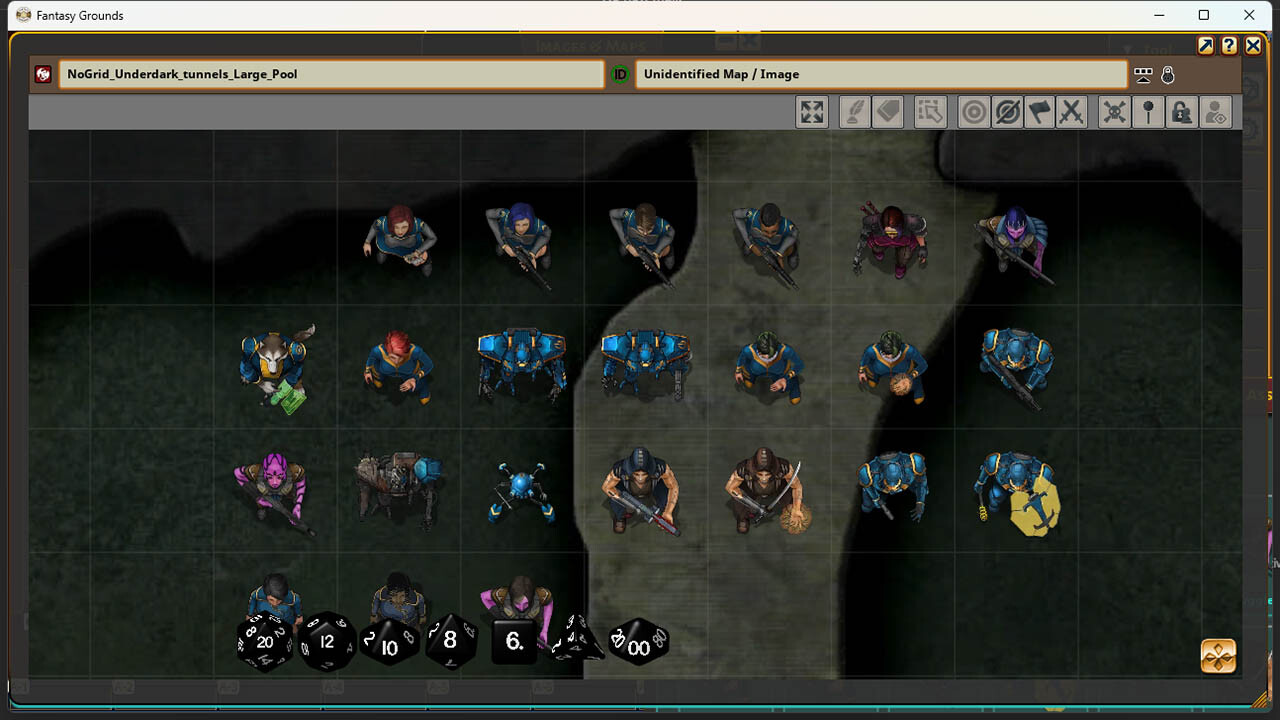Open the record toolbar chevron dropdown
This screenshot has height=720, width=1280.
pyautogui.click(x=1142, y=74)
